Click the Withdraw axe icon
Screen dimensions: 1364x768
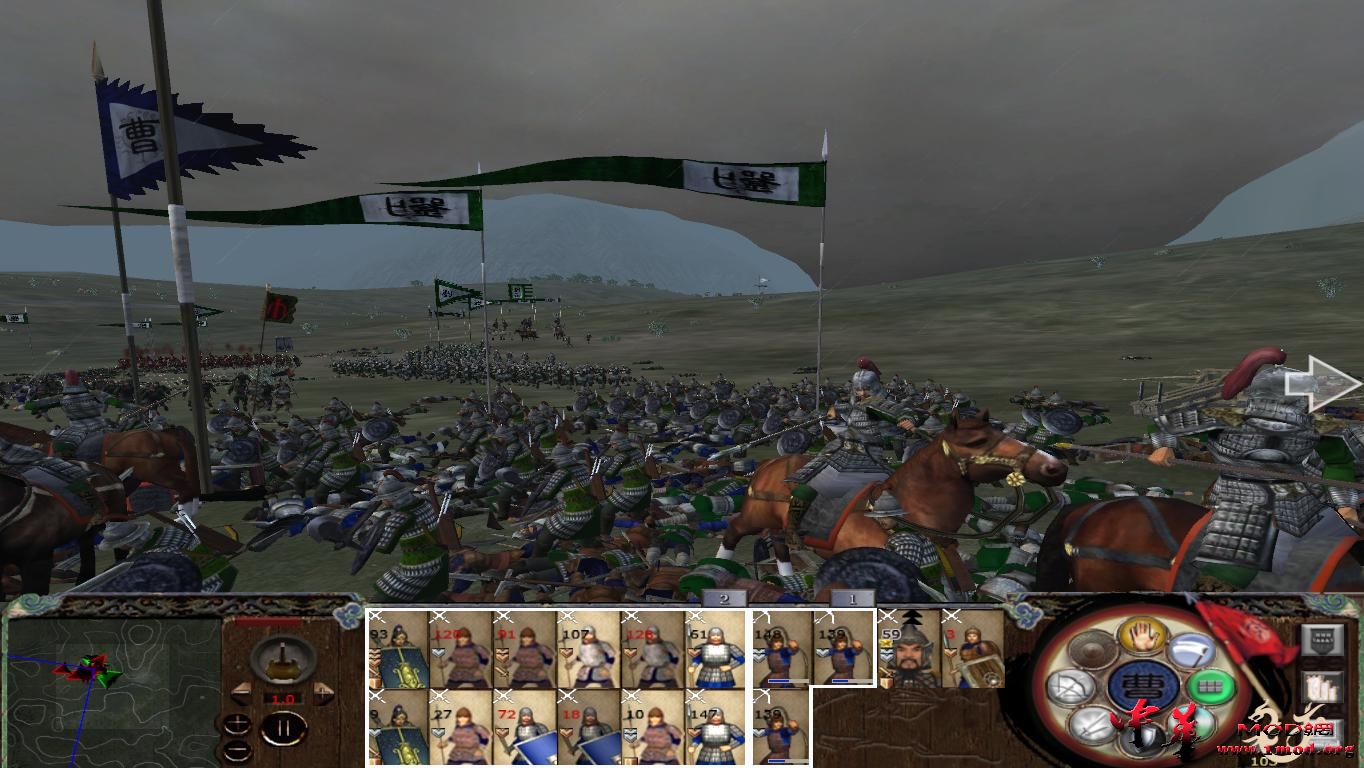click(x=1190, y=650)
